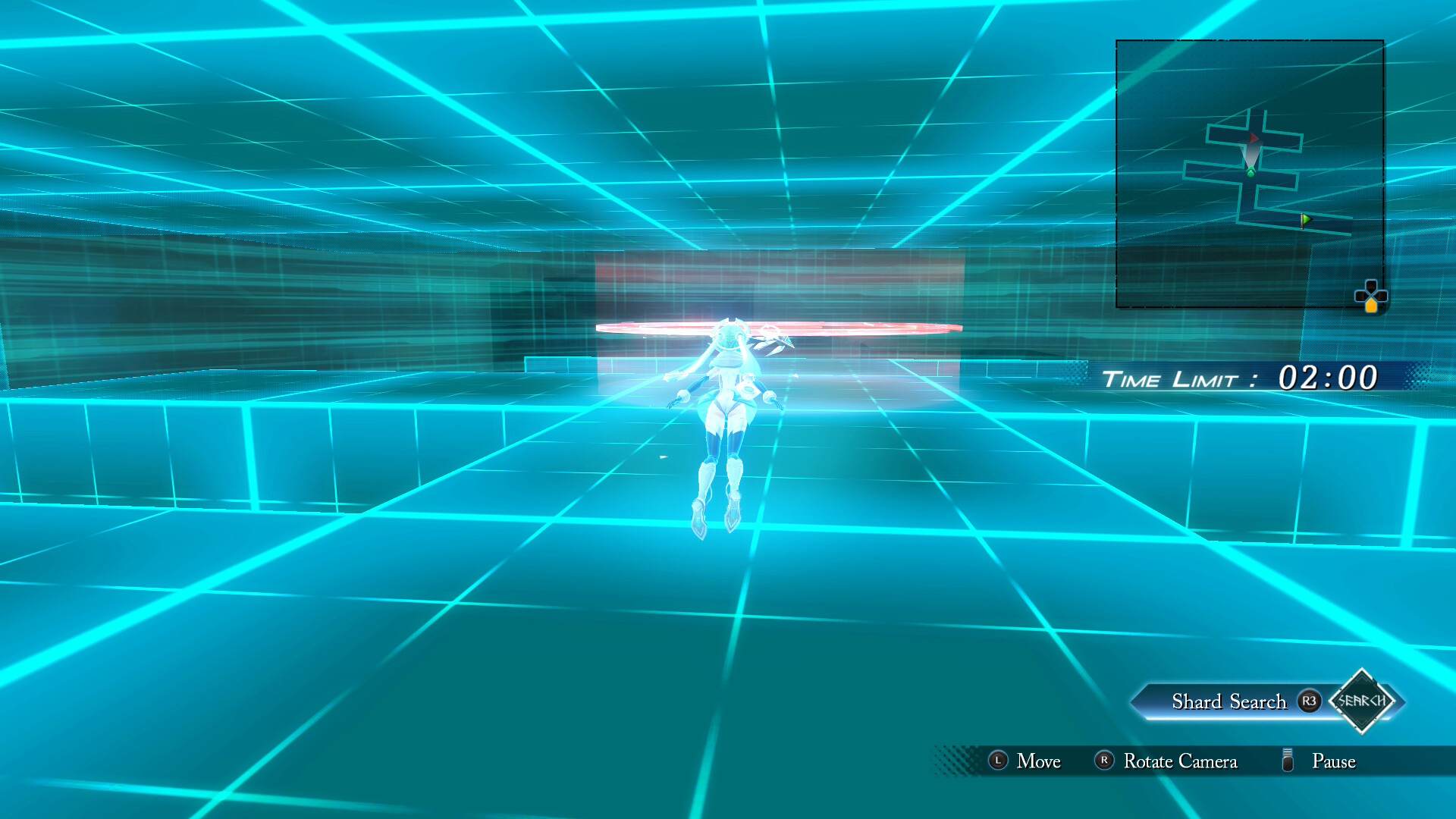1456x819 pixels.
Task: Expand the minimap panel
Action: [x=1251, y=174]
